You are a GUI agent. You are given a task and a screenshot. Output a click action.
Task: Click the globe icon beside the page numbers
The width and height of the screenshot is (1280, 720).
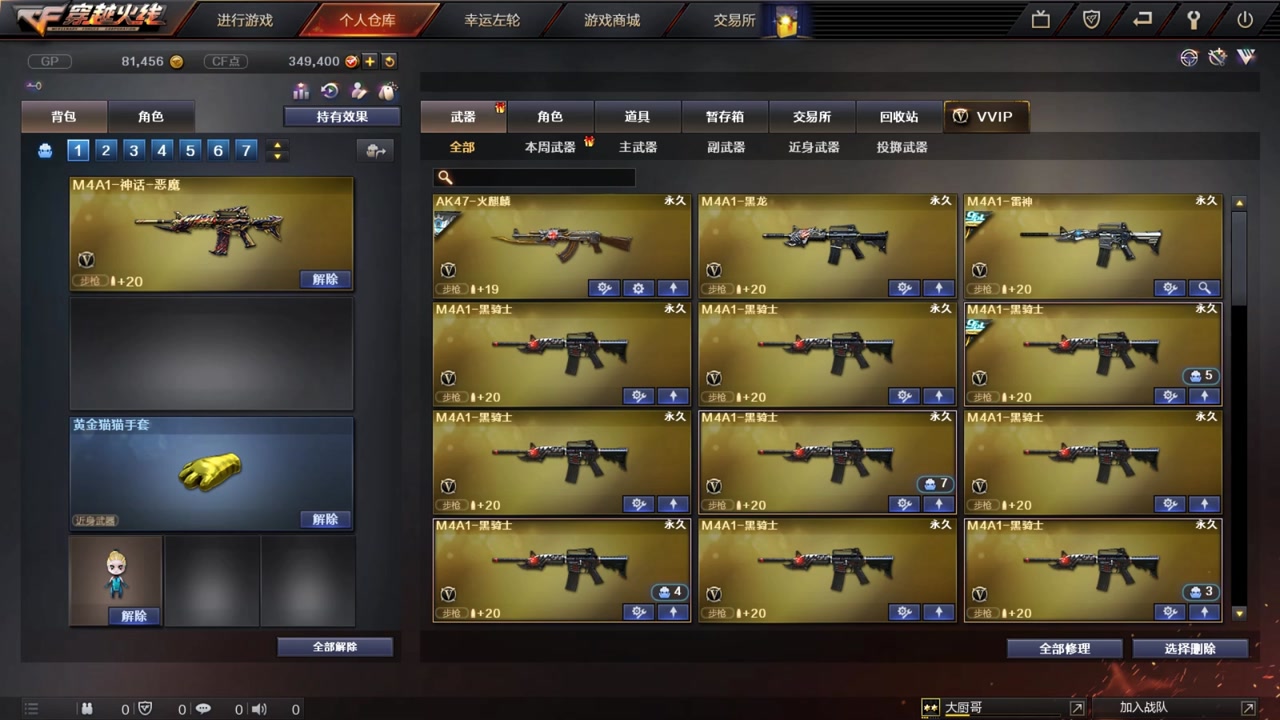[44, 150]
